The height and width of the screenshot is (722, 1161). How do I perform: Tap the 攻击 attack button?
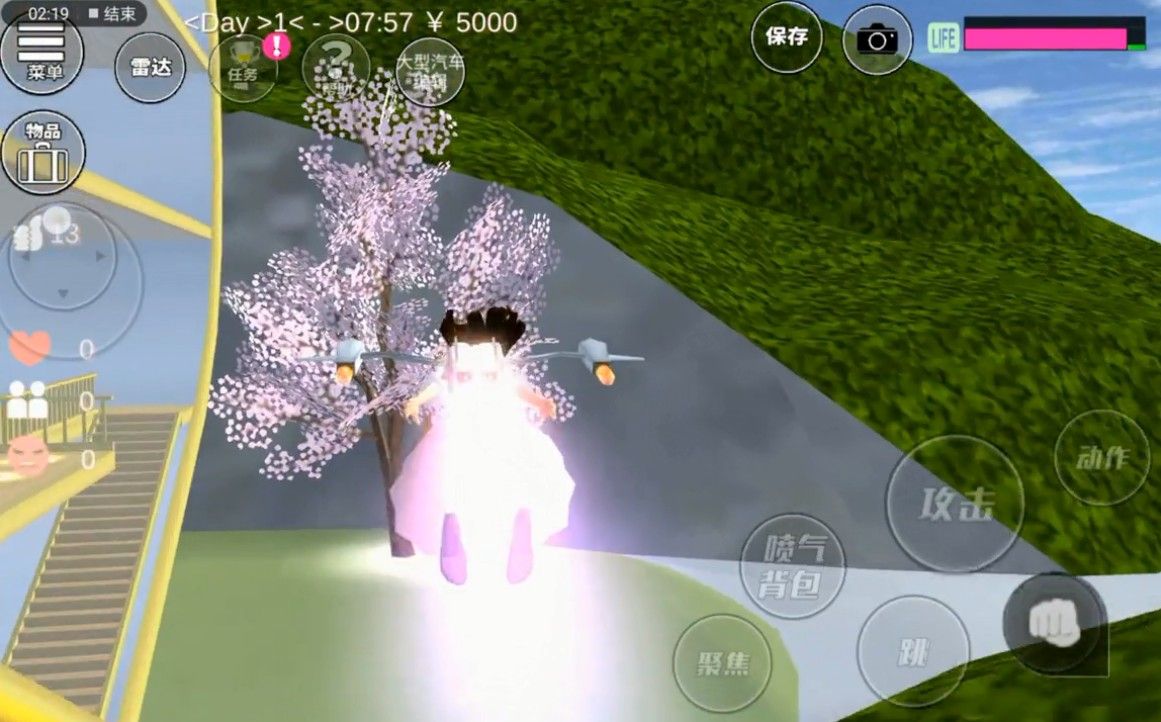(x=955, y=503)
